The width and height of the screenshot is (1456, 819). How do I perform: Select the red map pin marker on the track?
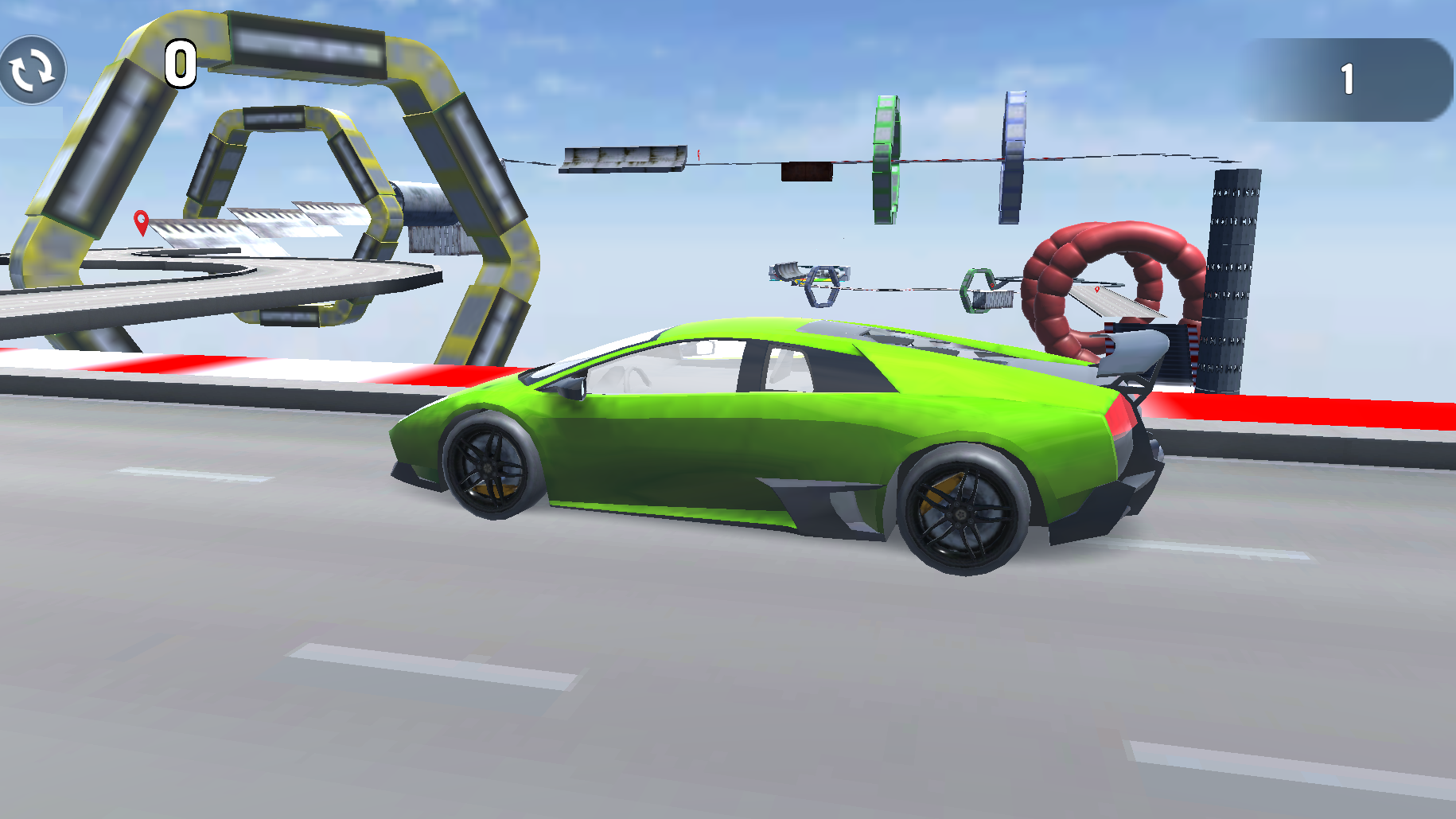click(x=142, y=222)
